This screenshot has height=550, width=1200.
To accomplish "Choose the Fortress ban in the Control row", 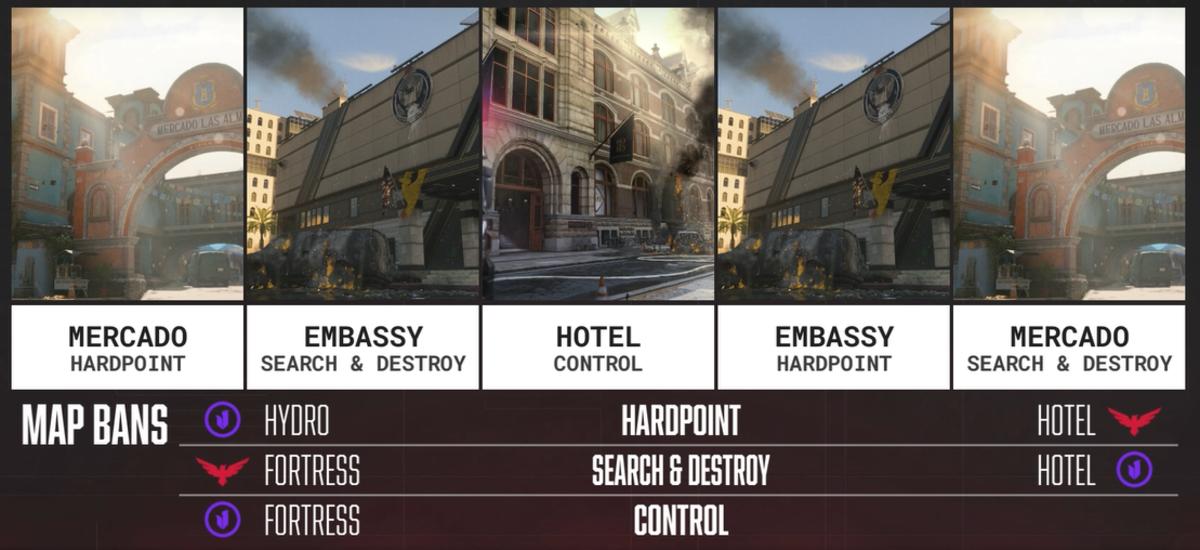I will (311, 520).
